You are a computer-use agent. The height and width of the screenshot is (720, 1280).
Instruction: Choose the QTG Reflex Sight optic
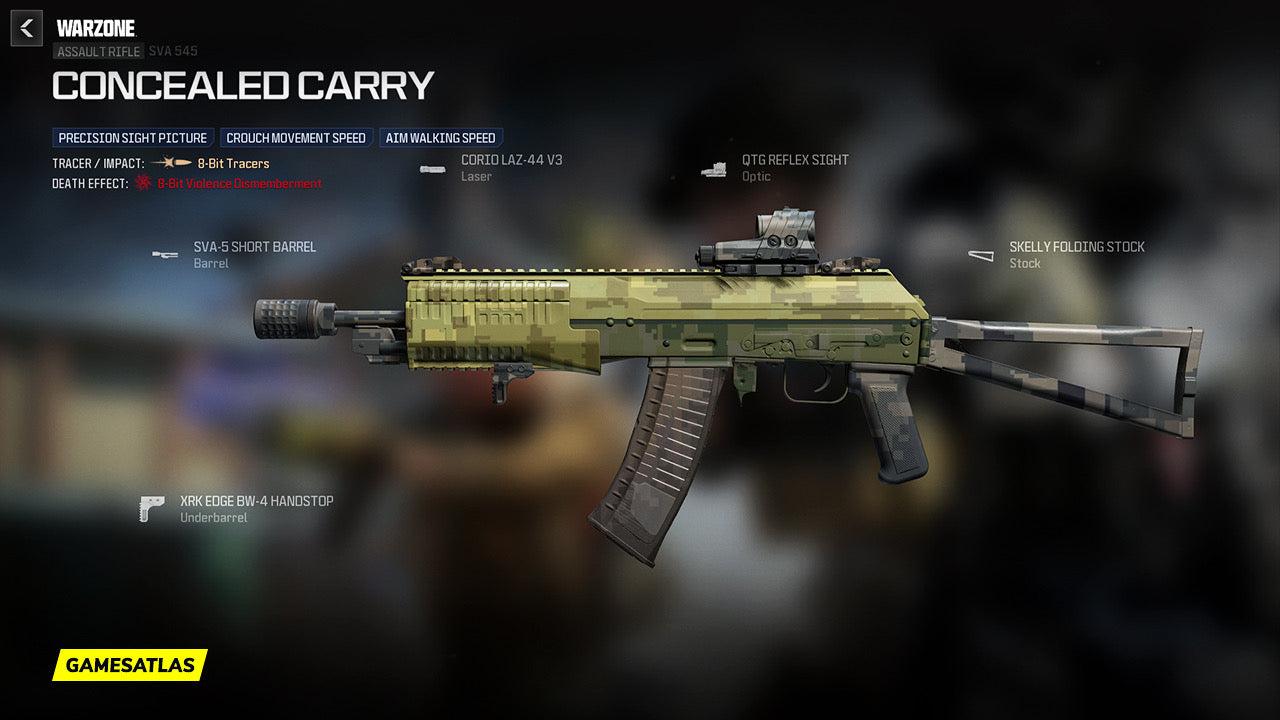tap(794, 160)
